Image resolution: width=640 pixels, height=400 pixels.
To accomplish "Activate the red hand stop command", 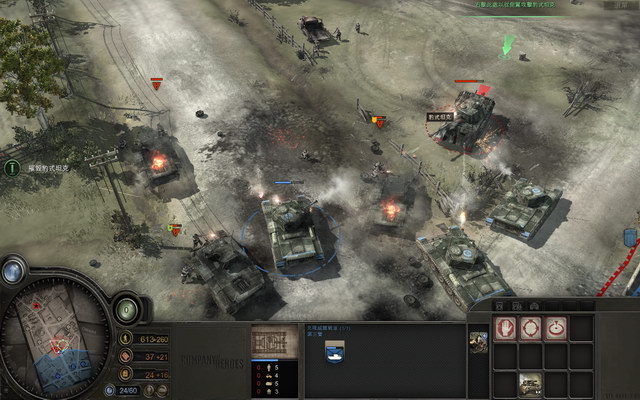I will click(x=505, y=327).
